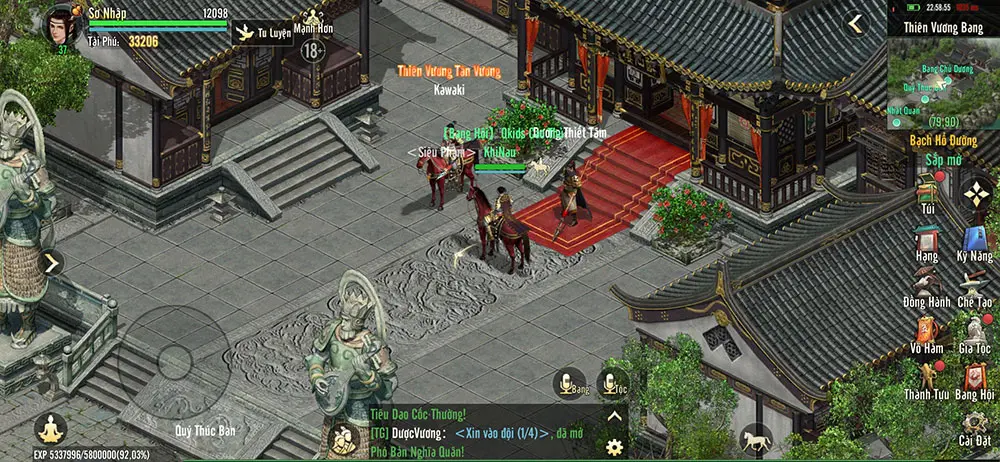Image resolution: width=1000 pixels, height=462 pixels.
Task: Collapse the right panel with top arrow
Action: pyautogui.click(x=855, y=23)
